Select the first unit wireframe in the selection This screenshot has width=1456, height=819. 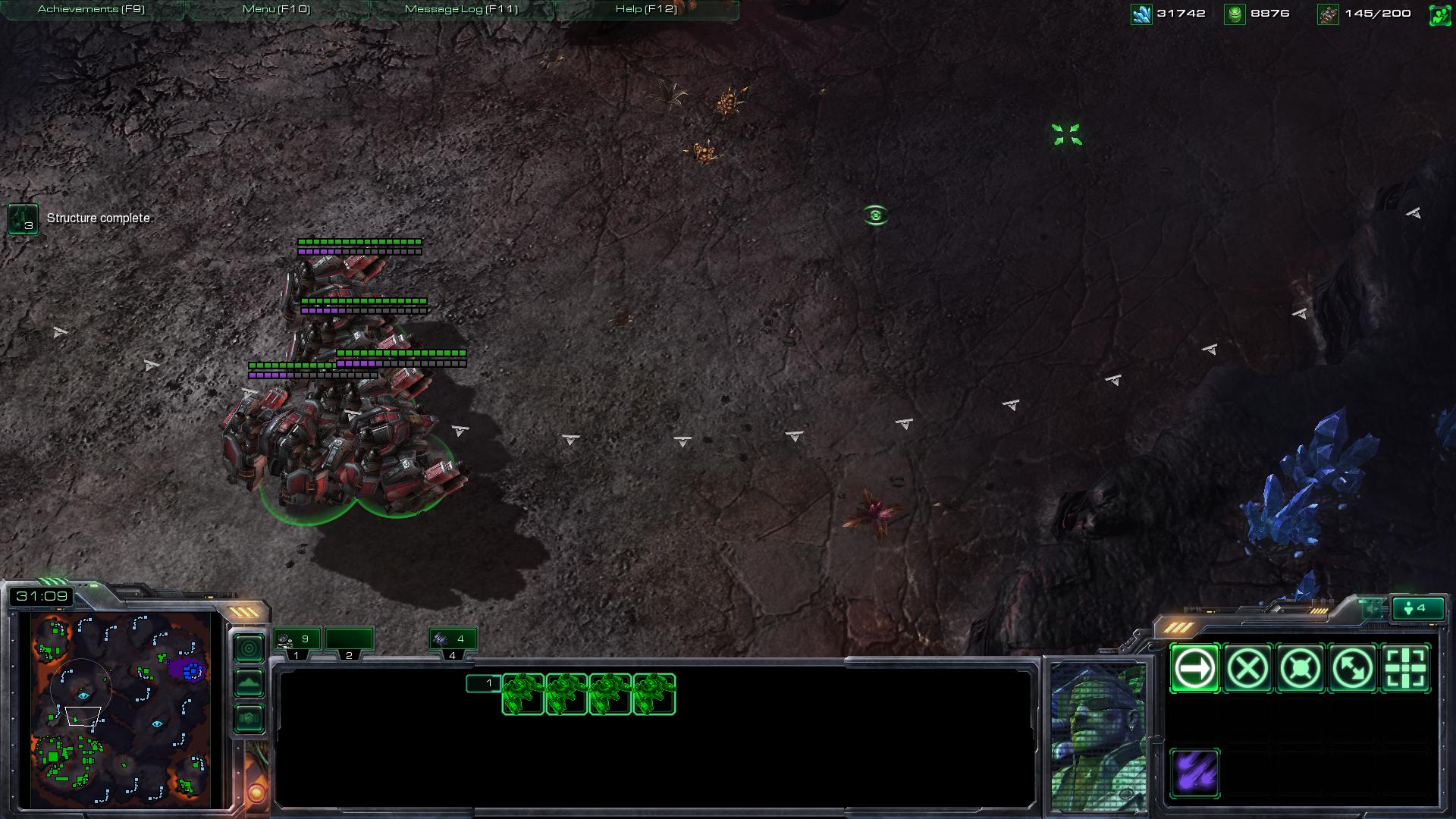[522, 694]
